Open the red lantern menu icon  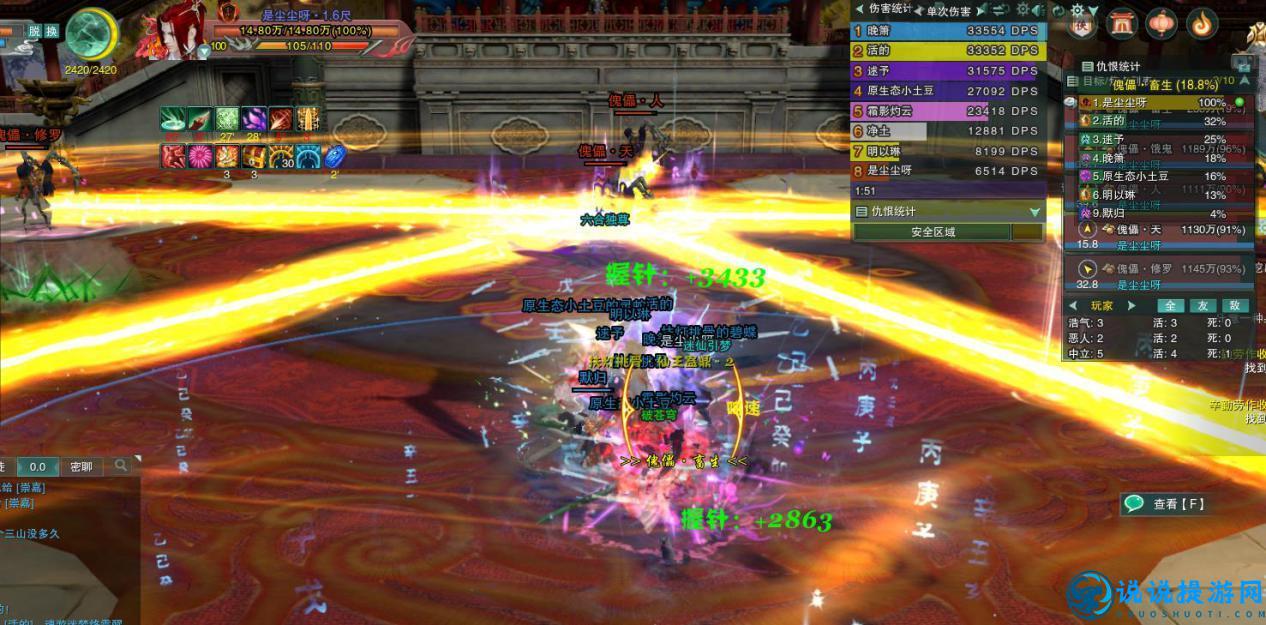click(x=1161, y=23)
